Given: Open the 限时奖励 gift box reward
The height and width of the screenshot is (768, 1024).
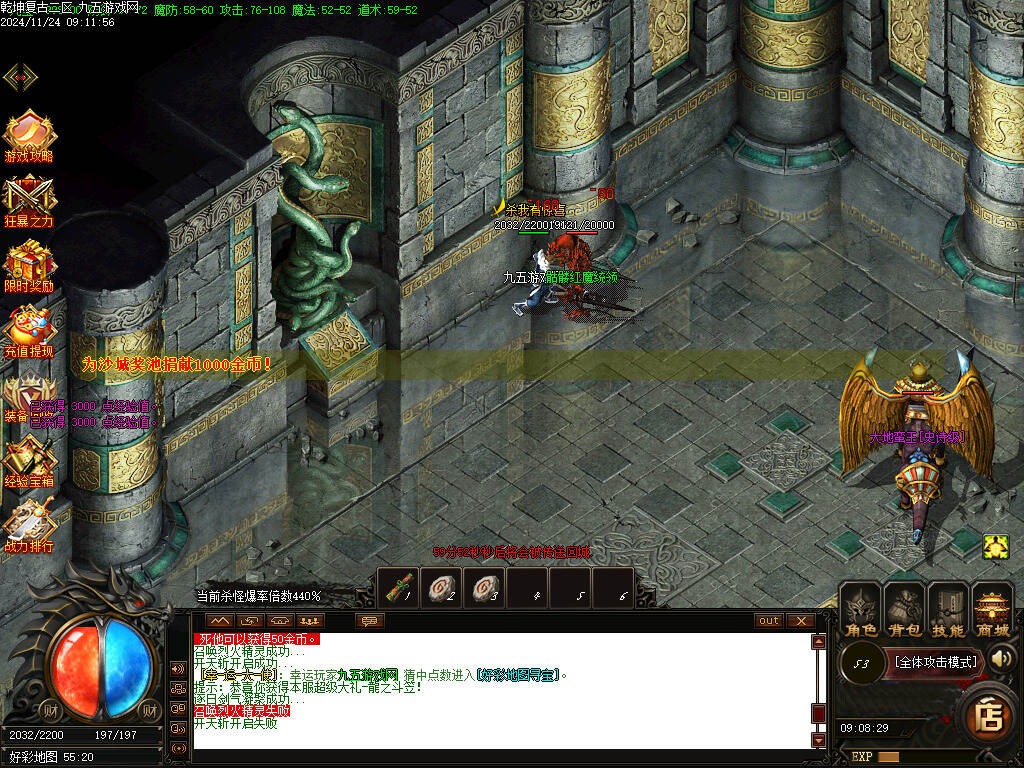Looking at the screenshot, I should tap(29, 264).
